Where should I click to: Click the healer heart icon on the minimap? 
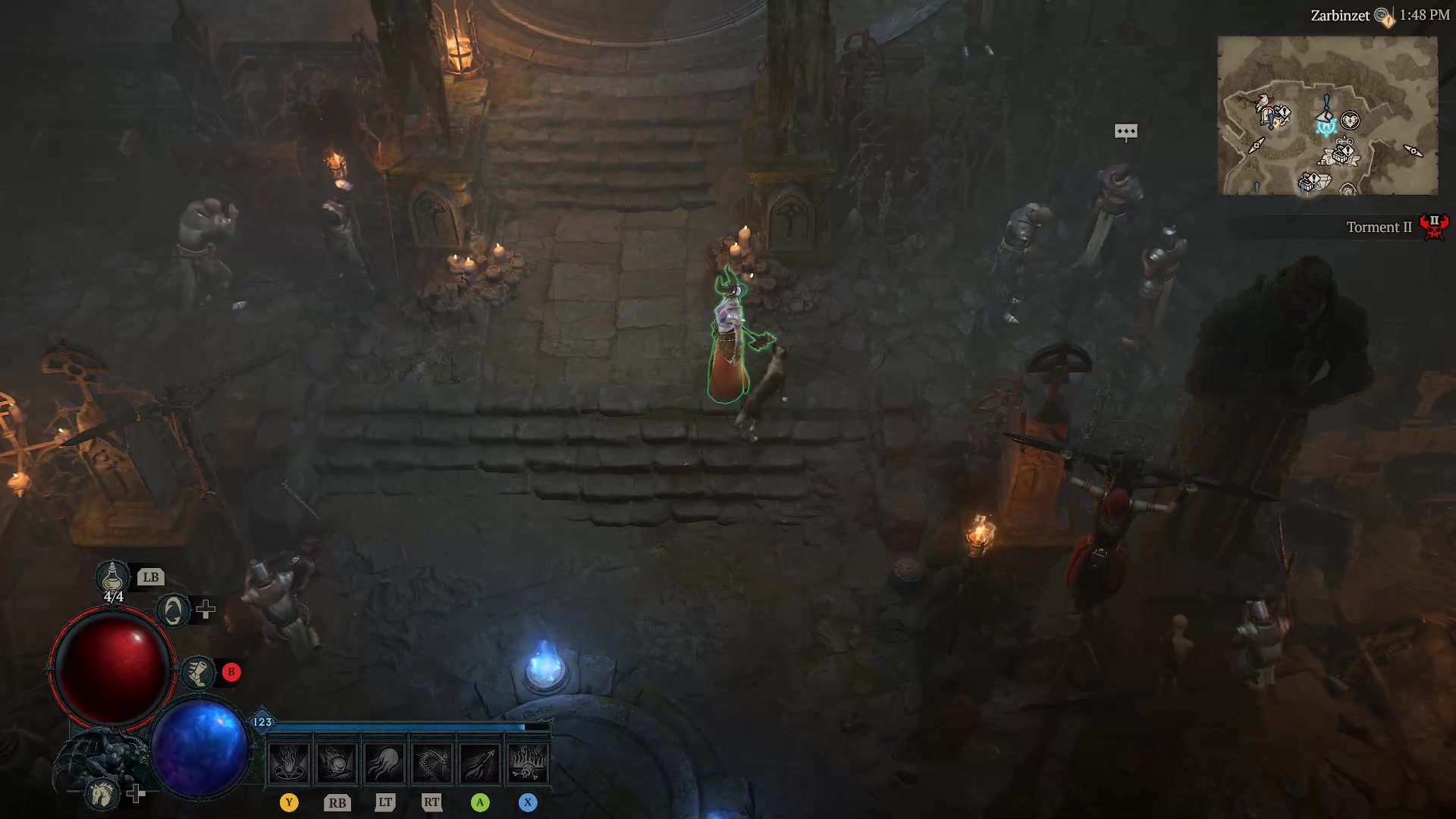[1350, 120]
